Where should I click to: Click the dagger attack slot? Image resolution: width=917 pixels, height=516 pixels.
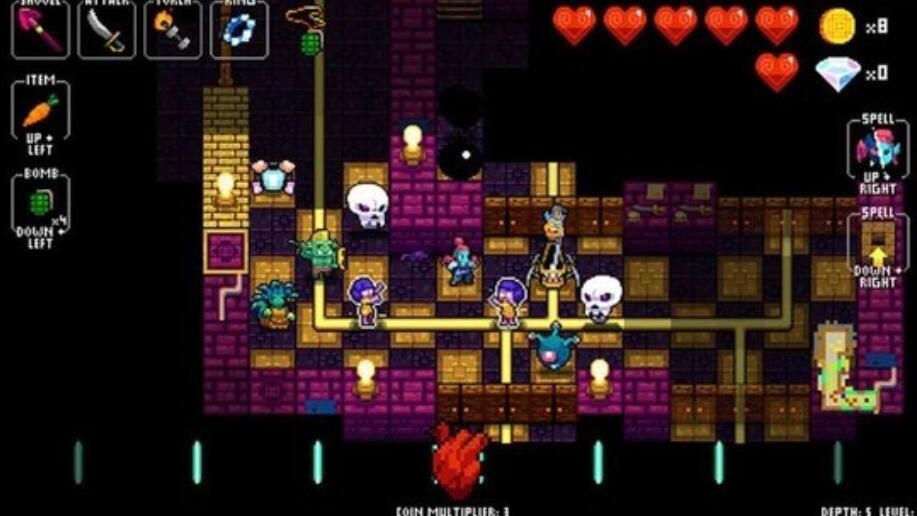coord(106,29)
